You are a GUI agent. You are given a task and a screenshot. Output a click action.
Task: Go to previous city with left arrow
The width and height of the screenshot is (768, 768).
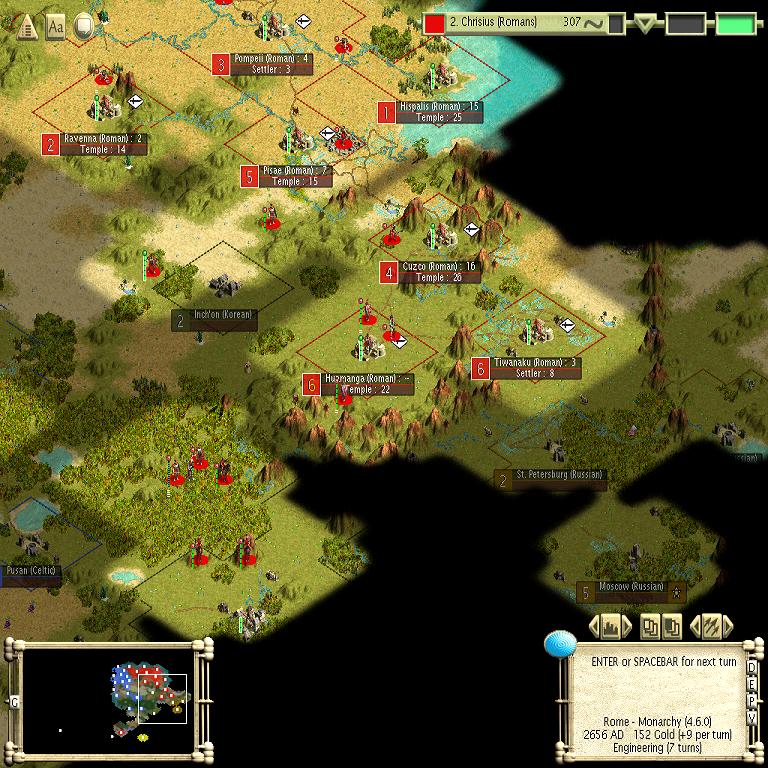tap(594, 627)
